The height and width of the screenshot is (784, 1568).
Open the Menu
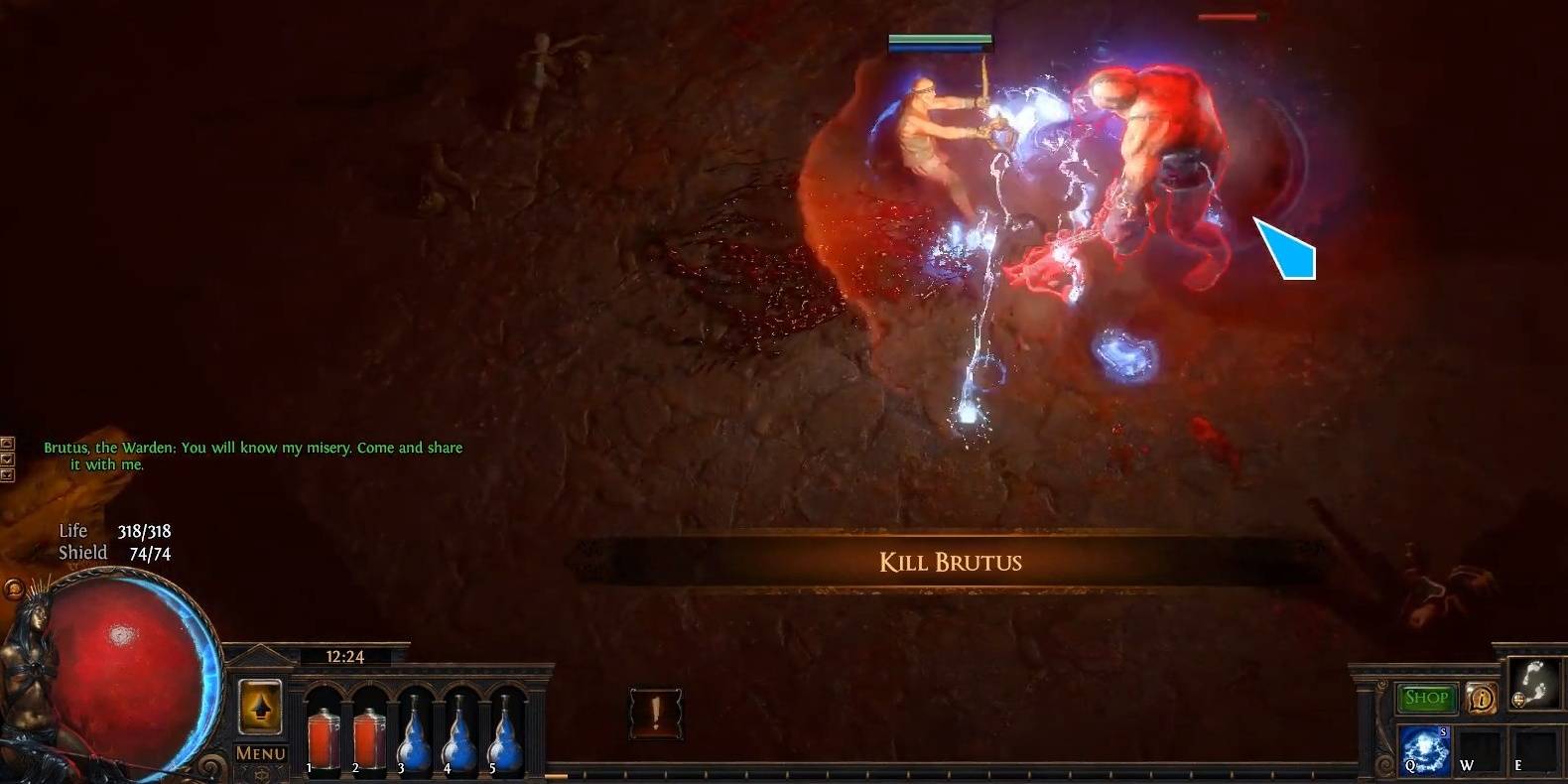pos(260,751)
